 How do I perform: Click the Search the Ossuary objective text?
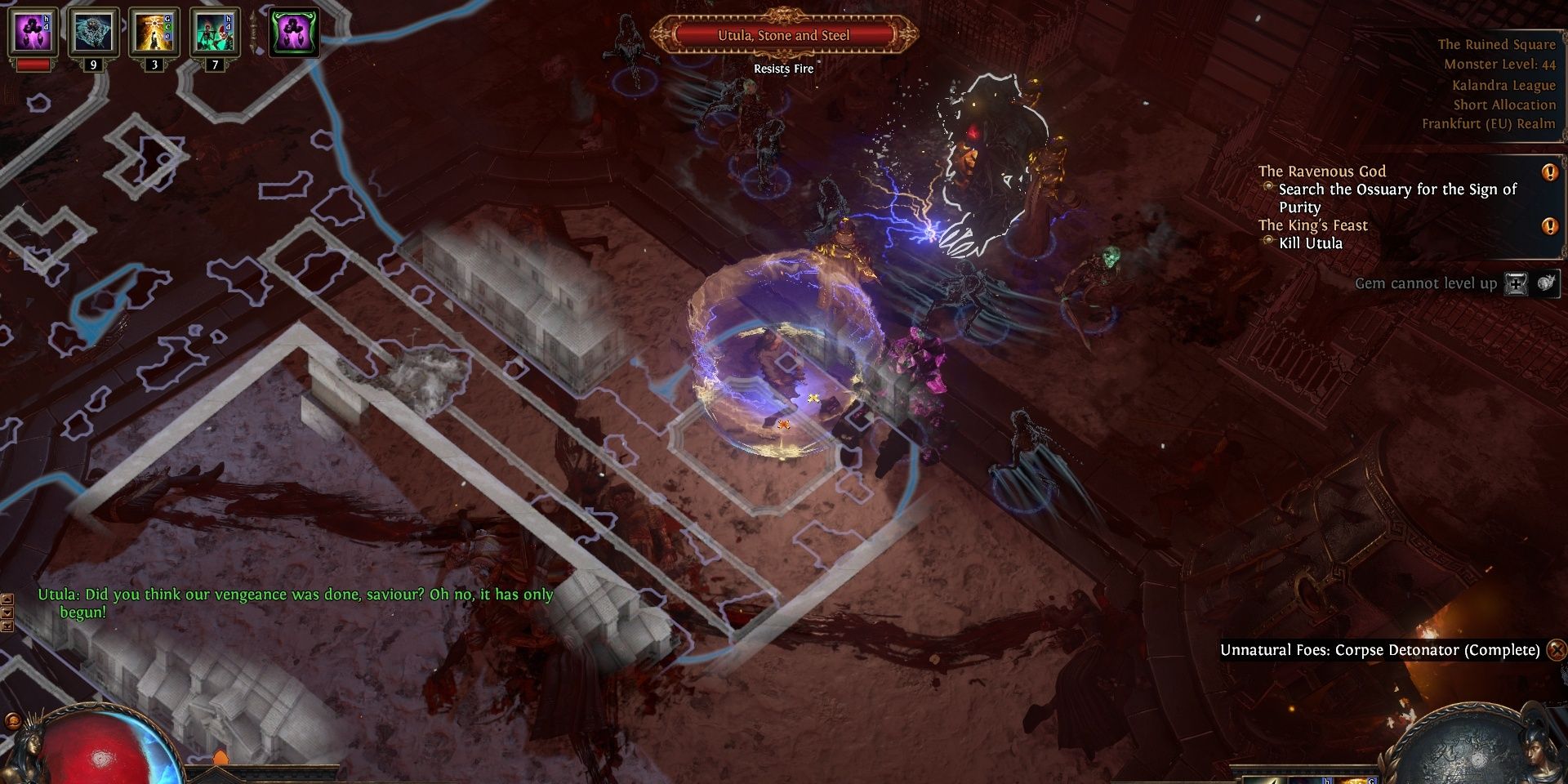(1396, 189)
